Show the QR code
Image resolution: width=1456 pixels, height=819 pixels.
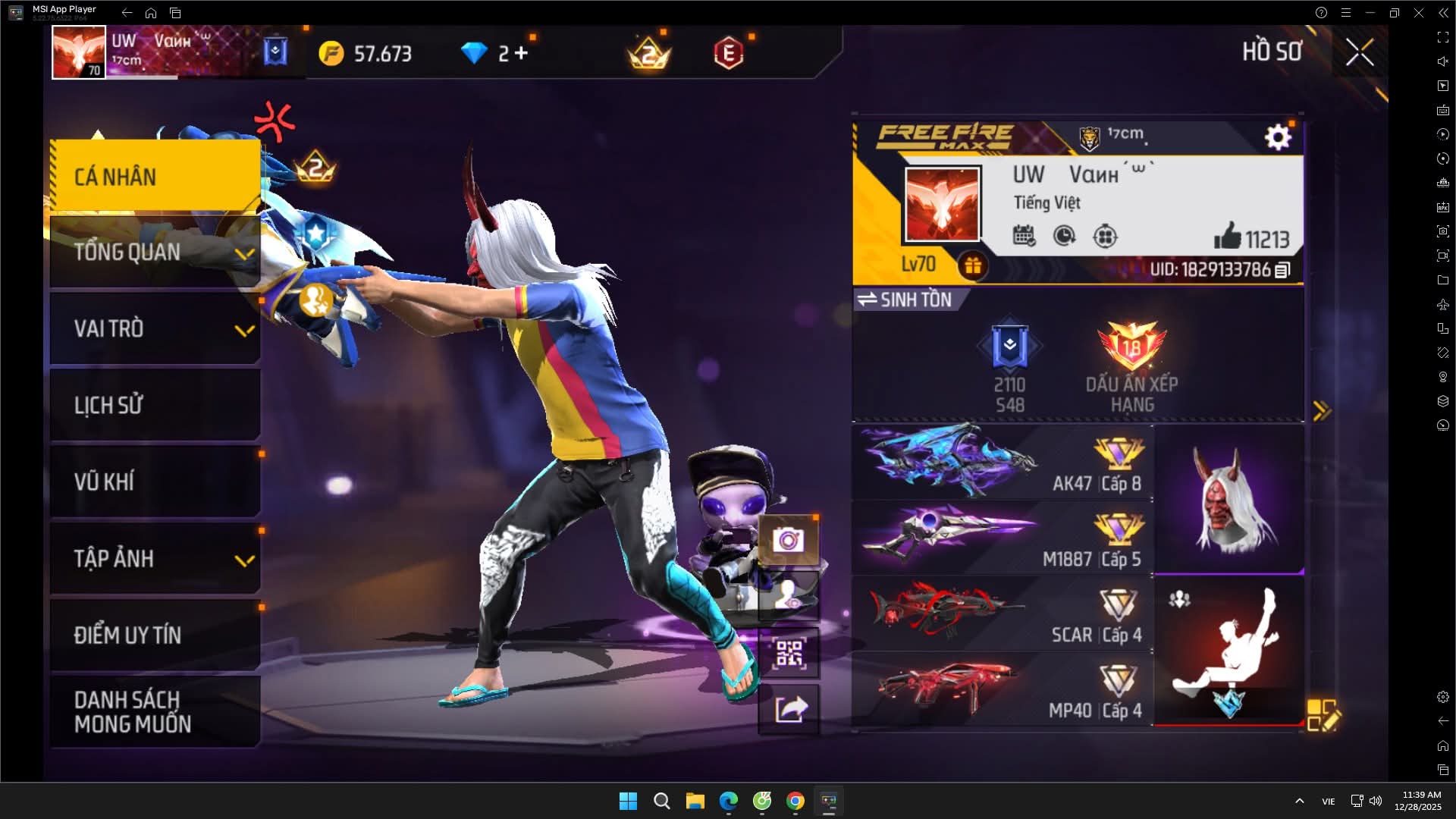point(789,653)
